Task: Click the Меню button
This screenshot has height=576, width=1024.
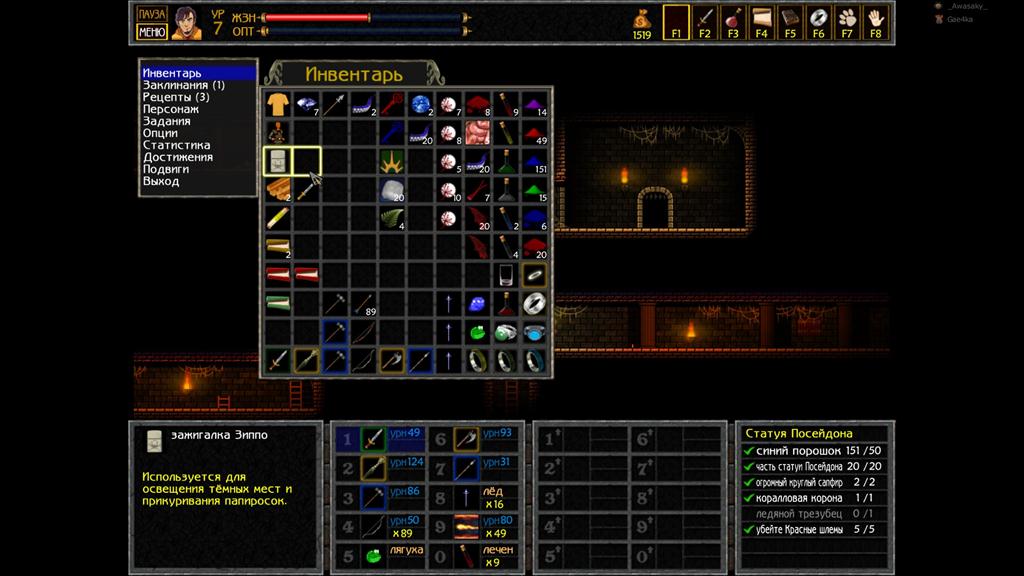Action: (x=151, y=31)
